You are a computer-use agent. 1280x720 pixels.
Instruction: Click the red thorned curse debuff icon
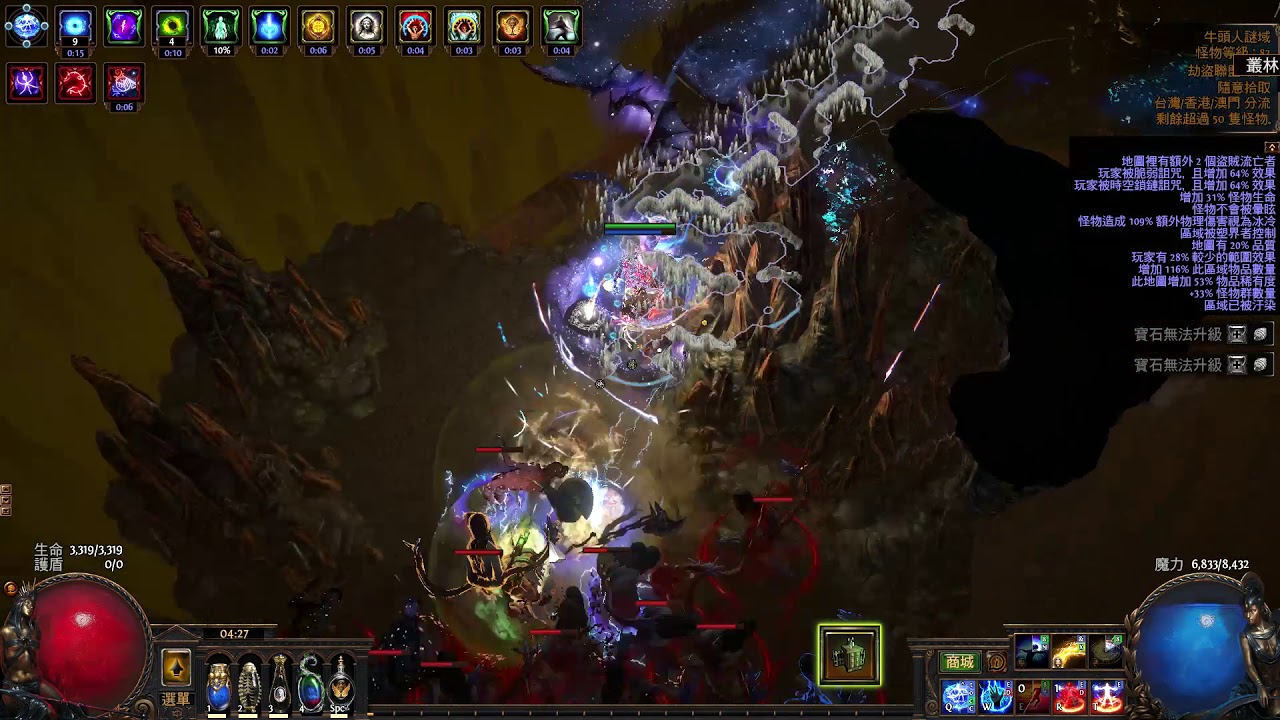75,83
